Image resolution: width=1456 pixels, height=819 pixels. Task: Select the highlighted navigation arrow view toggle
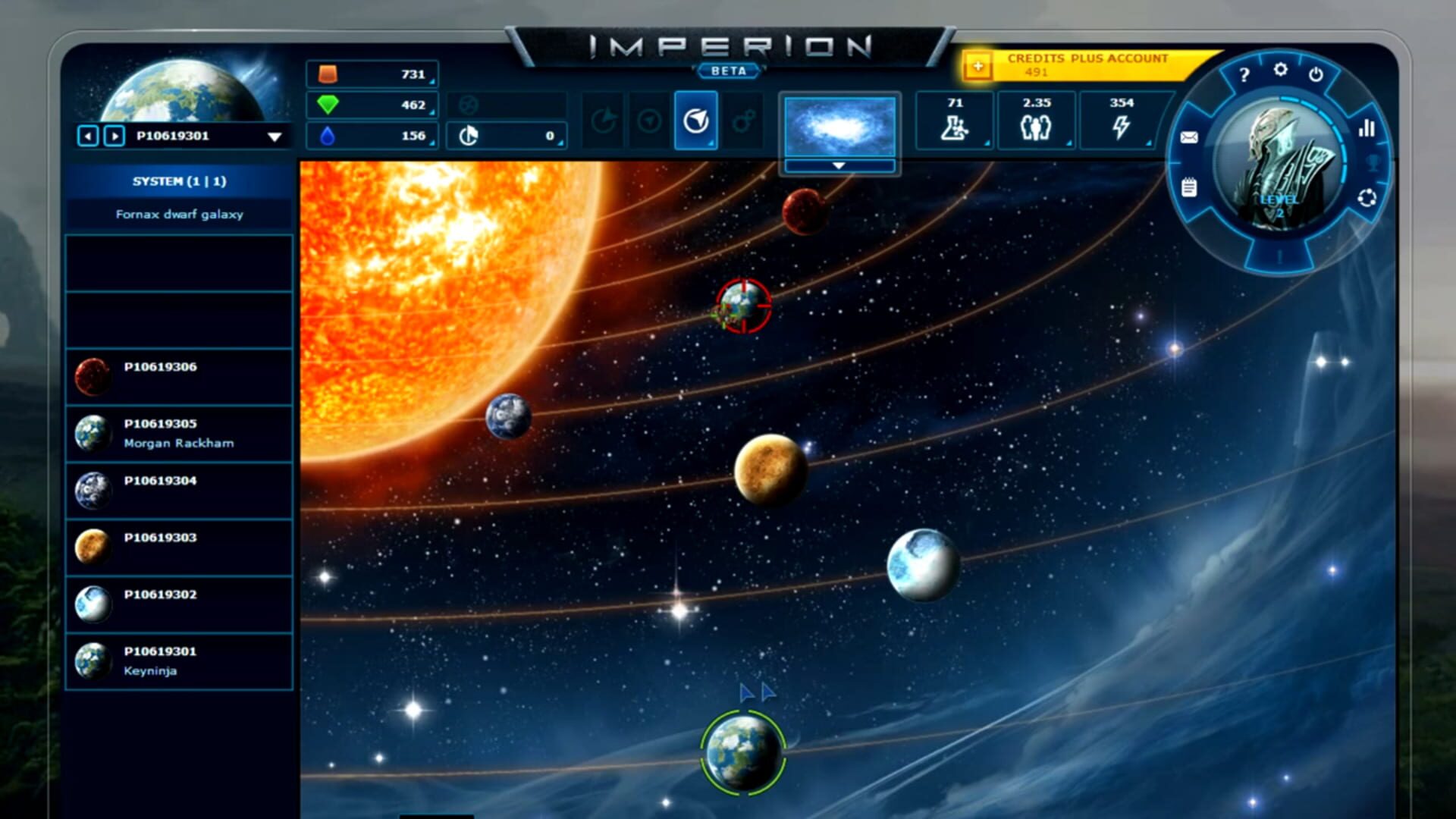point(695,120)
